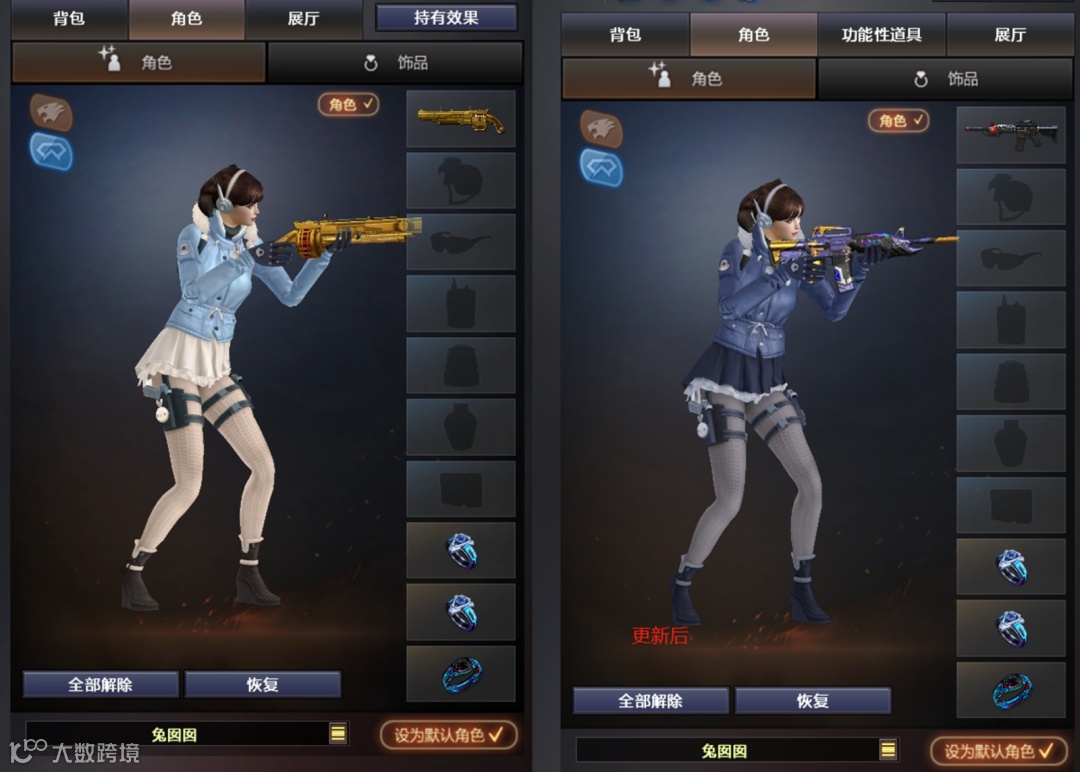Screen dimensions: 1080x772
Task: Open the 持有效果 held effects button
Action: pyautogui.click(x=446, y=18)
